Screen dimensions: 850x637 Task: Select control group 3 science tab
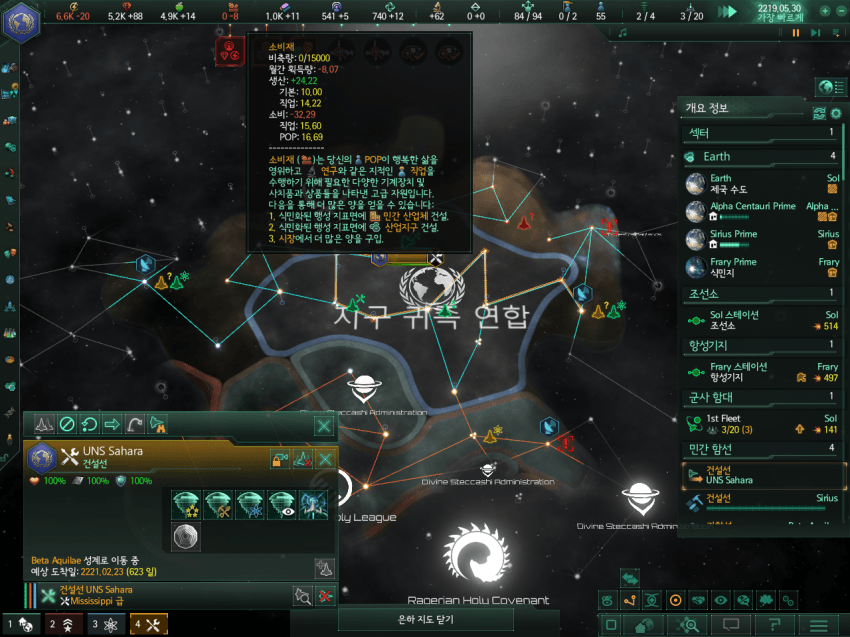107,625
